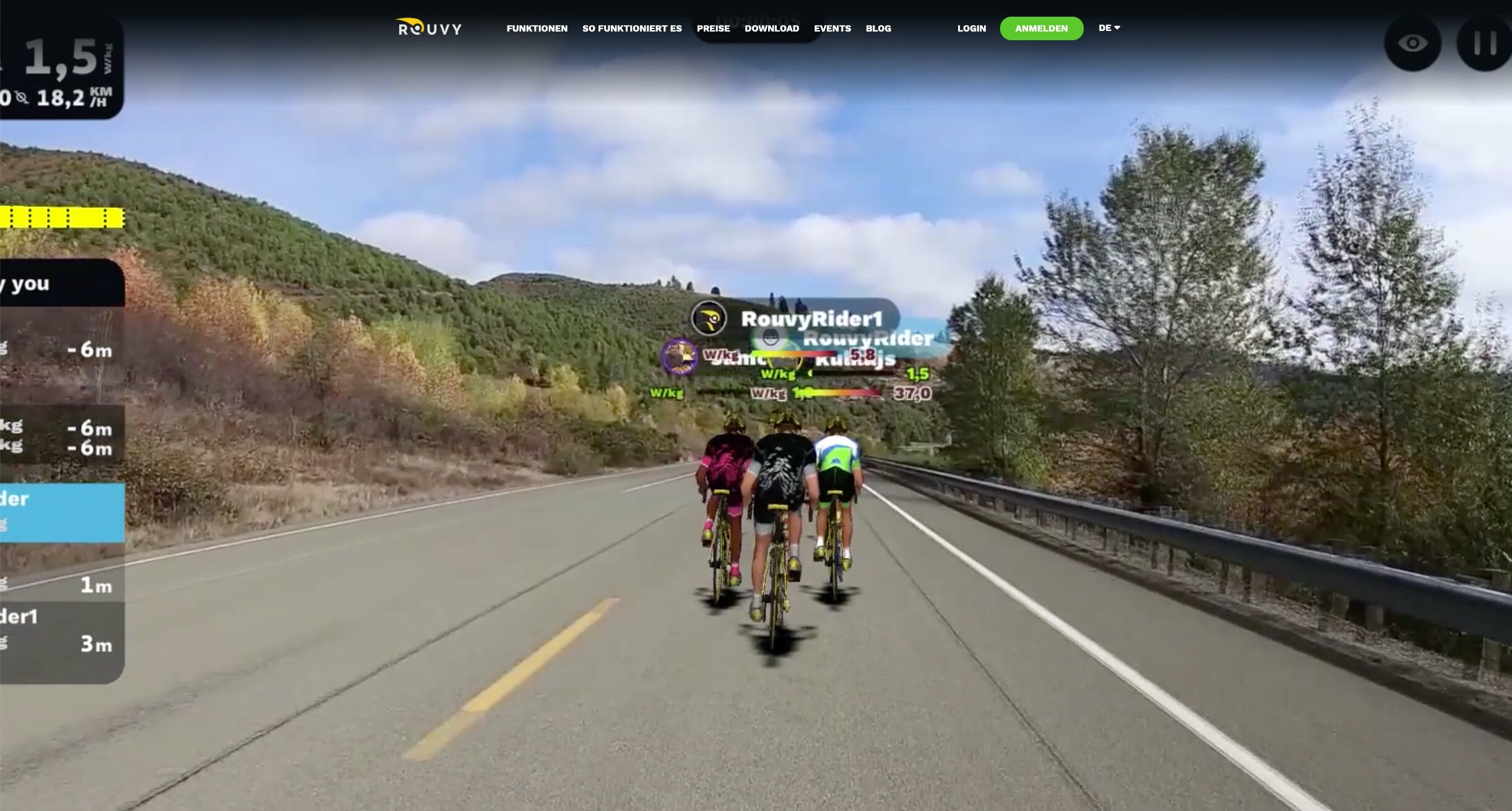Click the crossed-gauge icon beside the speed value

20,97
